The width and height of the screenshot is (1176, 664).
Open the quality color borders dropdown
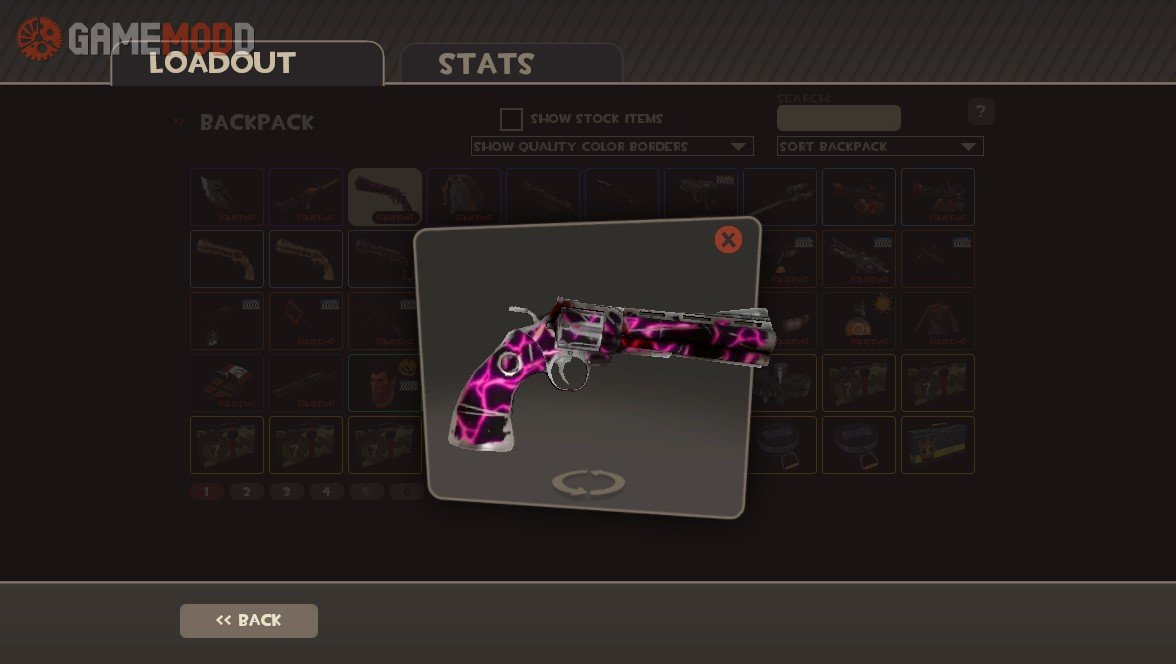[612, 147]
